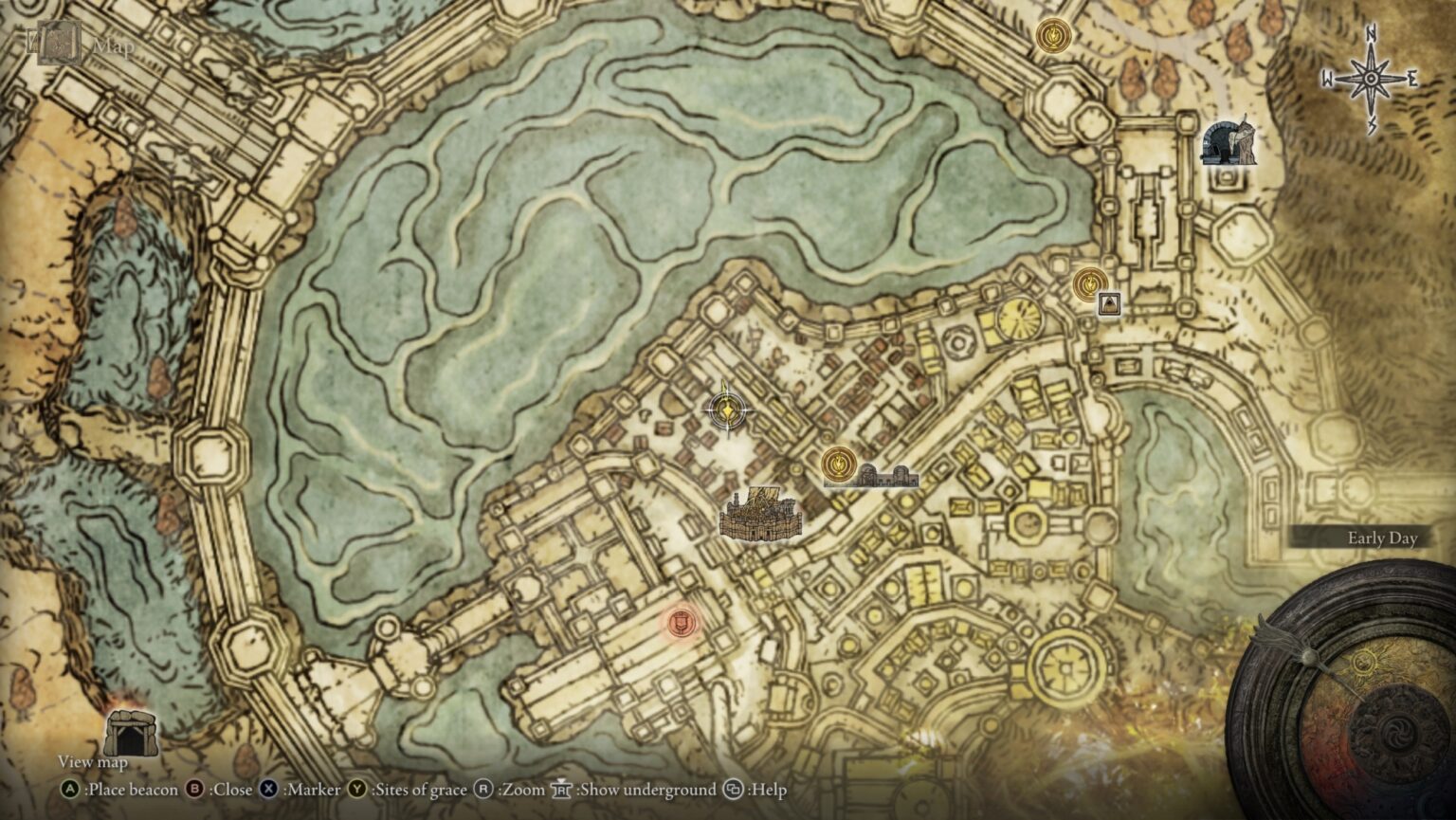Screen dimensions: 1456x820
Task: Select the red Martyr Effigy icon
Action: click(x=681, y=624)
